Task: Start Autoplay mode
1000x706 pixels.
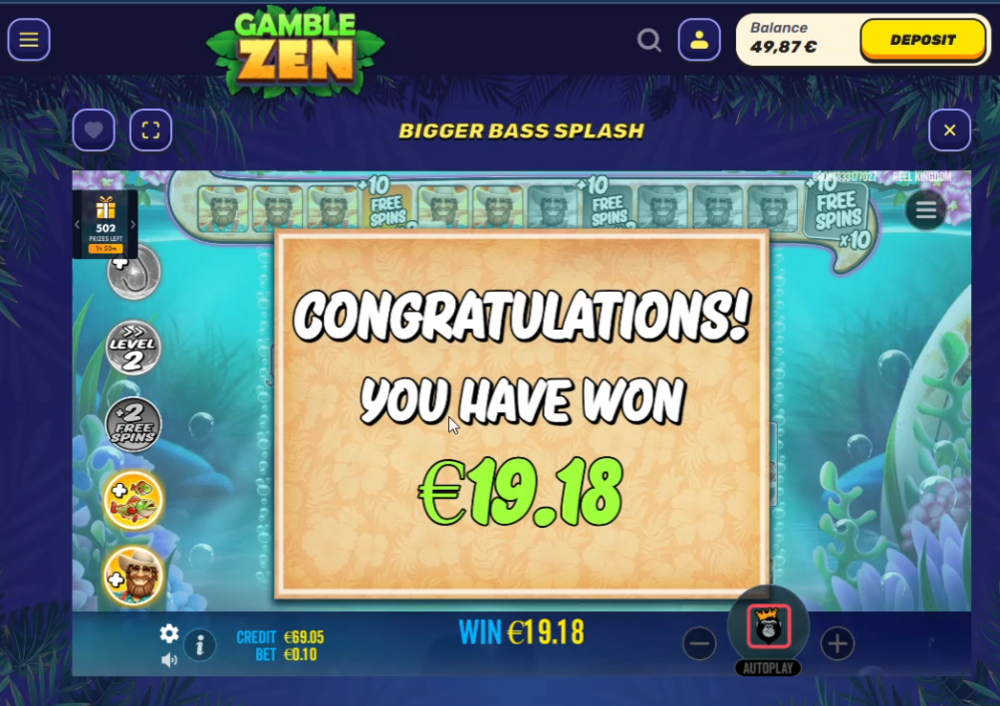Action: pos(768,668)
